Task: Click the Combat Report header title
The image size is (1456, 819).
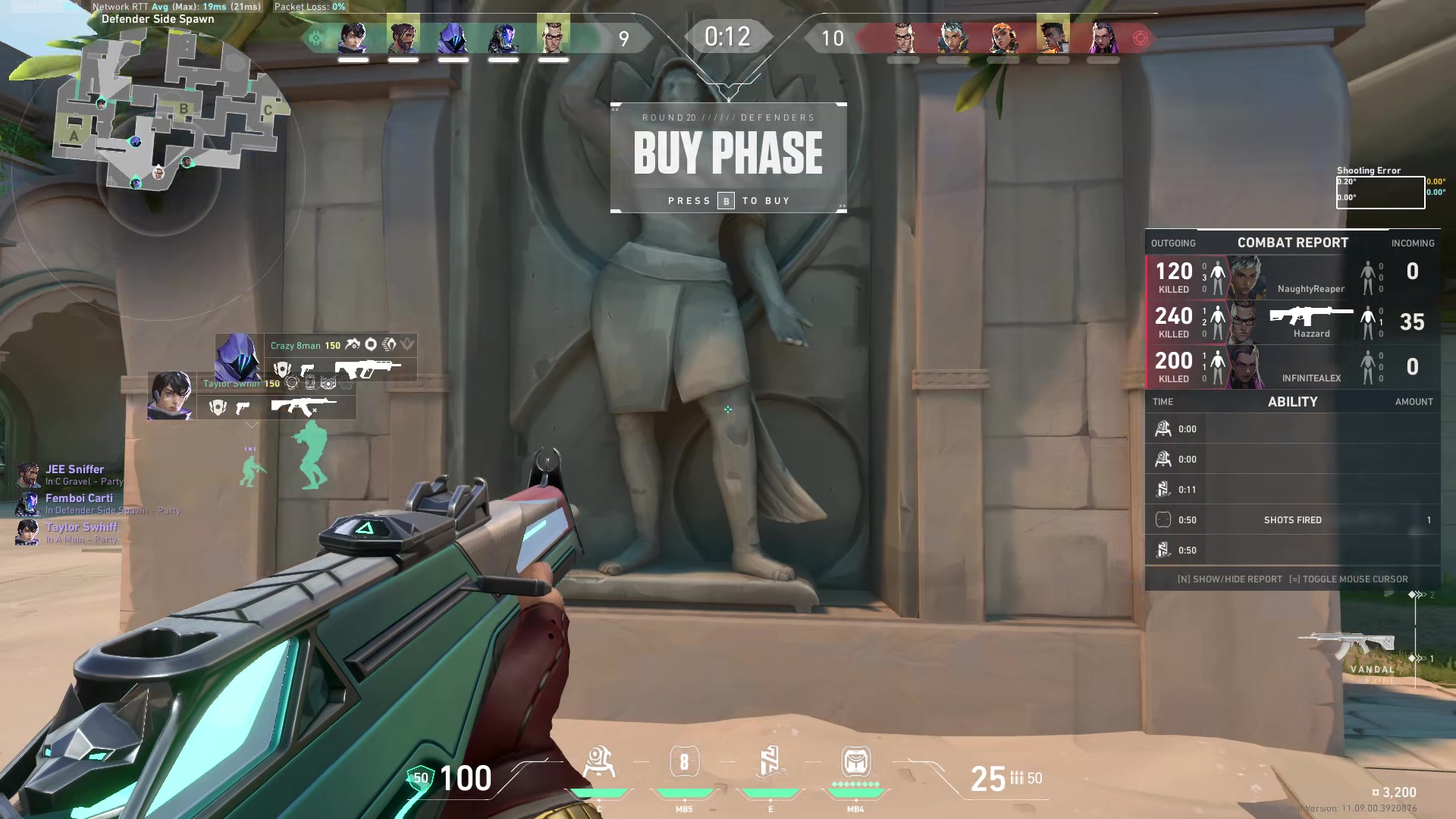Action: (x=1292, y=243)
